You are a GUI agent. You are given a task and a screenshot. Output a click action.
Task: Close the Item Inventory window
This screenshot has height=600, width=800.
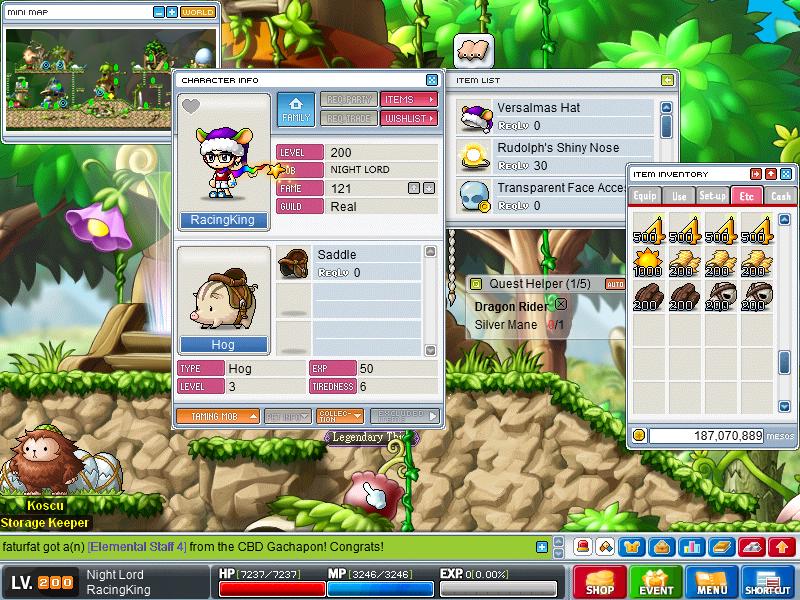click(x=786, y=174)
